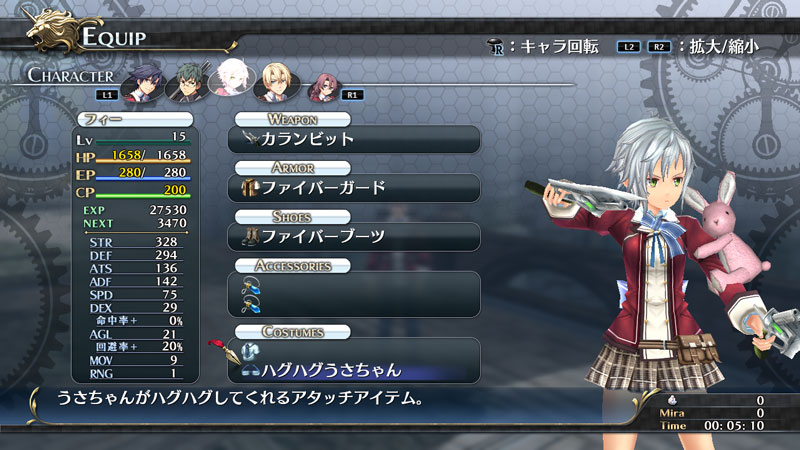Select the first accessory slot
The width and height of the screenshot is (800, 450).
coord(355,285)
